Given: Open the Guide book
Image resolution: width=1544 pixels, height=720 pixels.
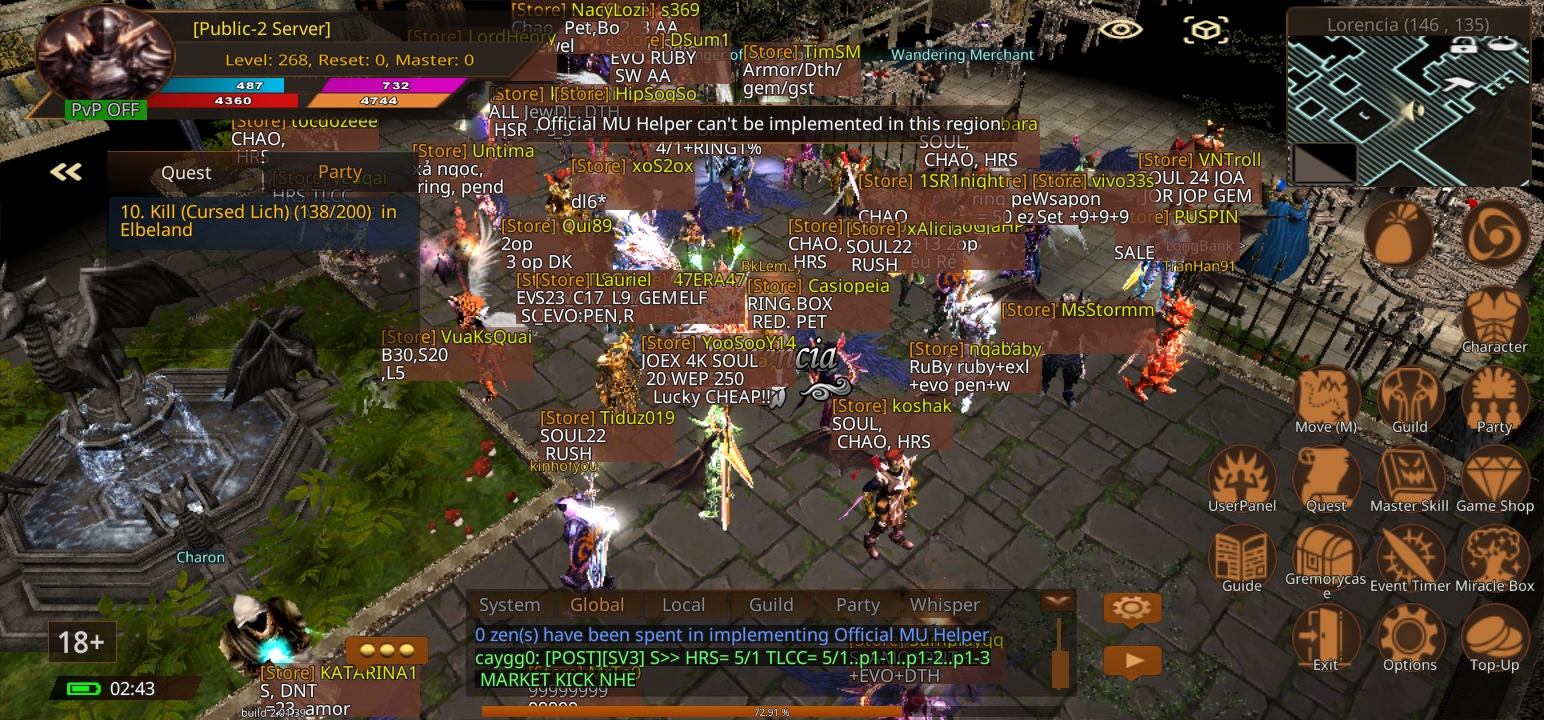Looking at the screenshot, I should coord(1242,556).
